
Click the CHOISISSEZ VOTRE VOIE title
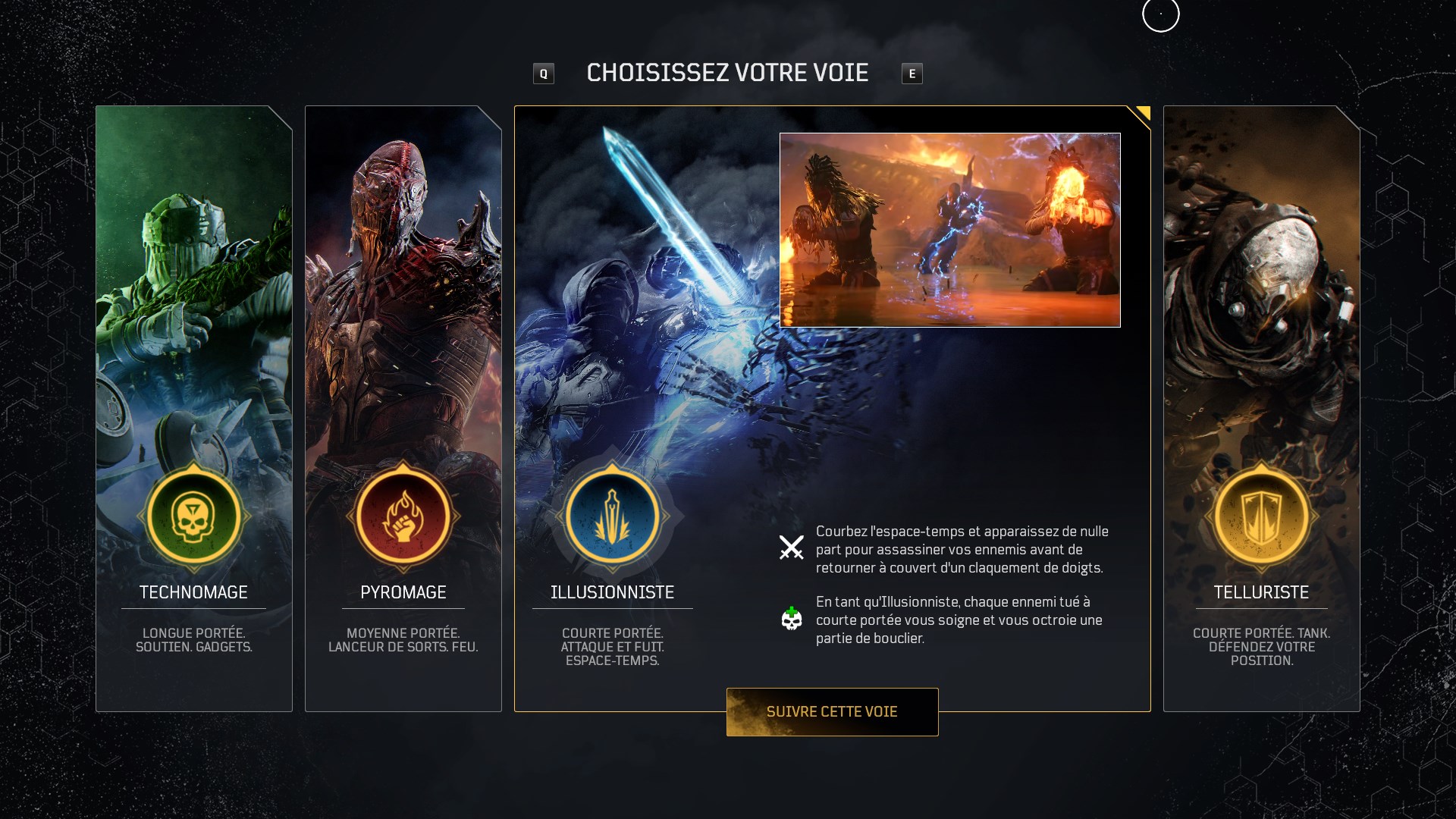click(x=727, y=73)
